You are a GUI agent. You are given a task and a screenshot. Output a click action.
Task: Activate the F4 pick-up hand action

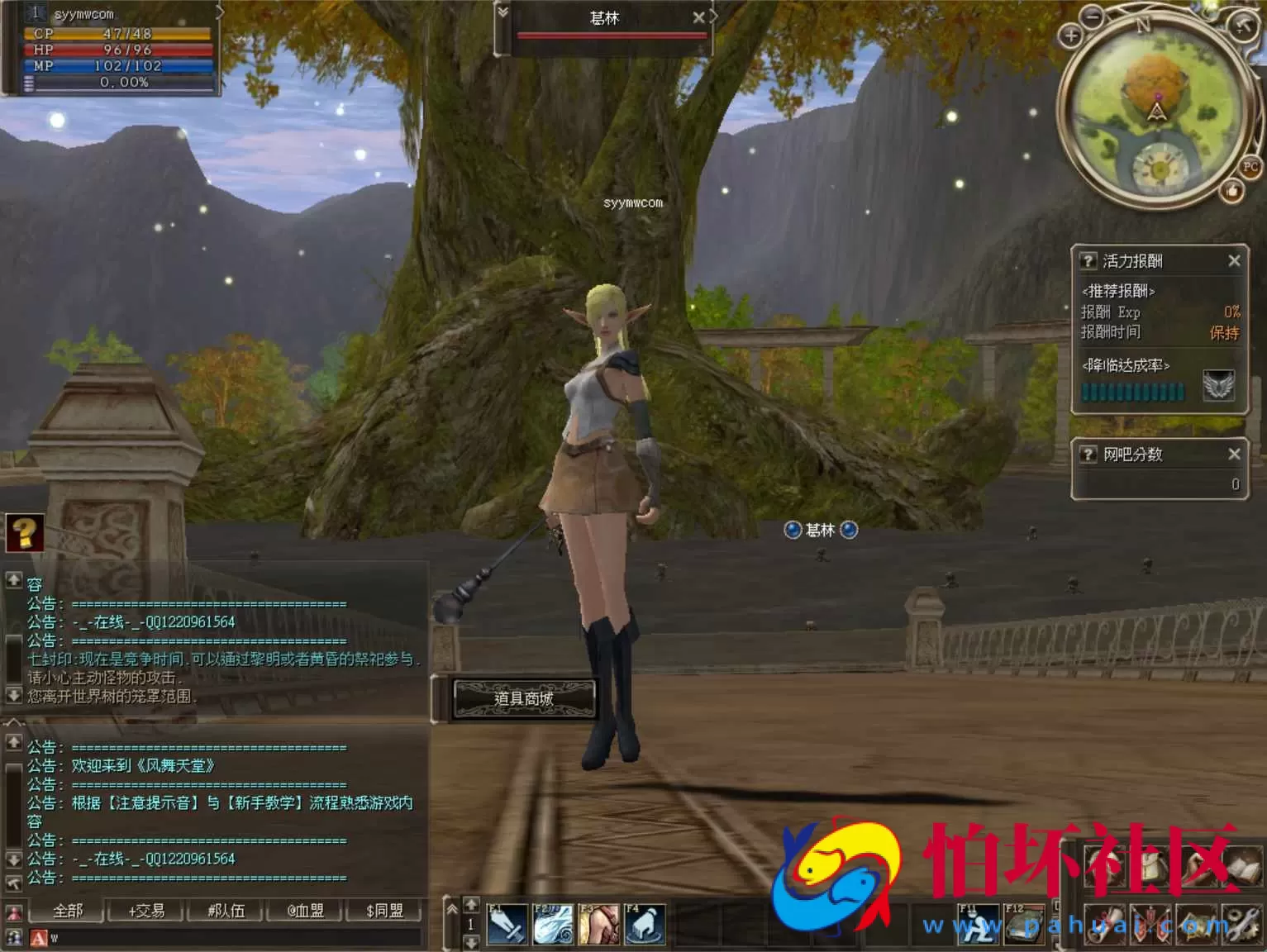coord(645,924)
